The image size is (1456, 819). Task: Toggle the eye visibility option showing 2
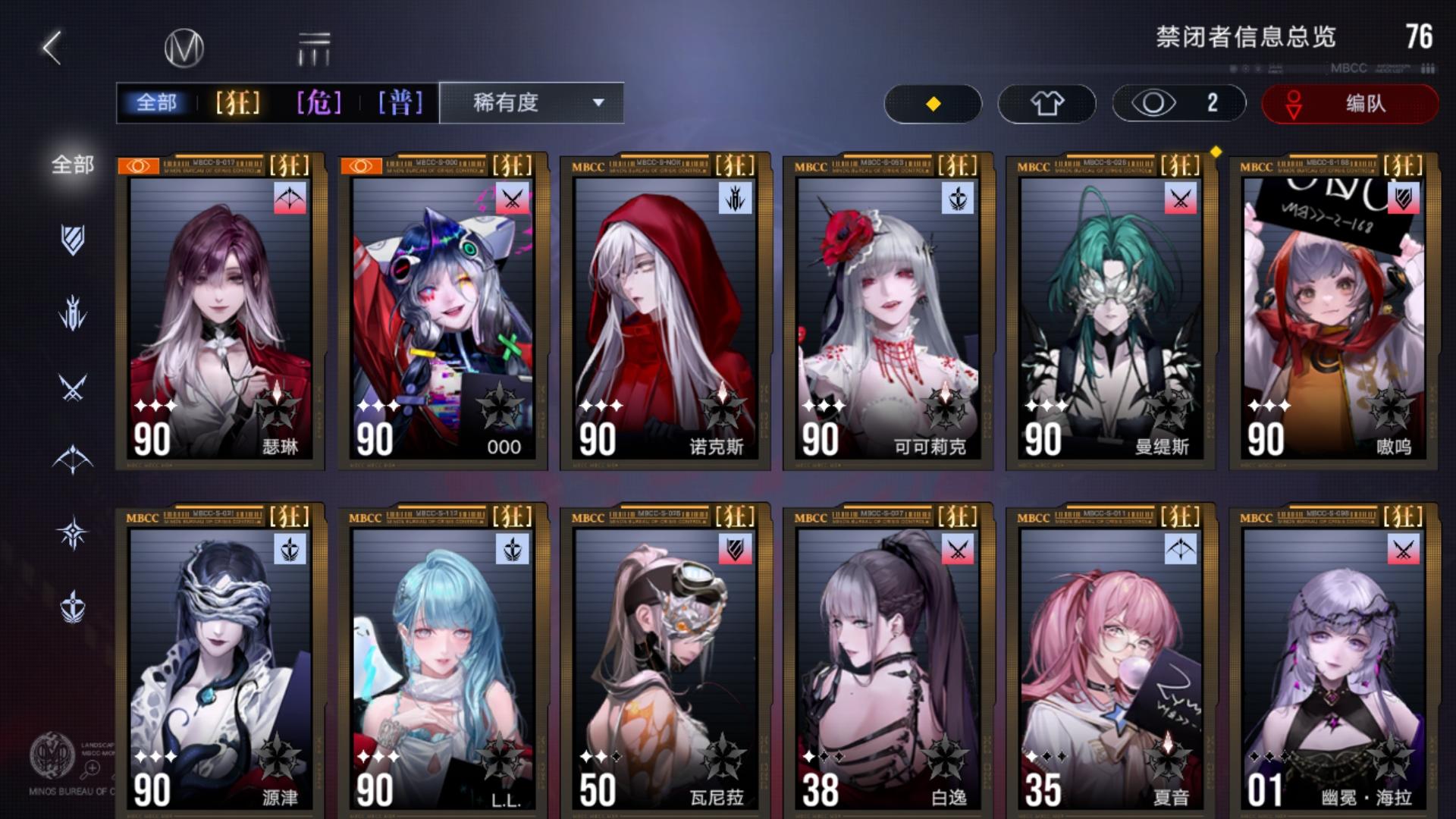[x=1178, y=103]
